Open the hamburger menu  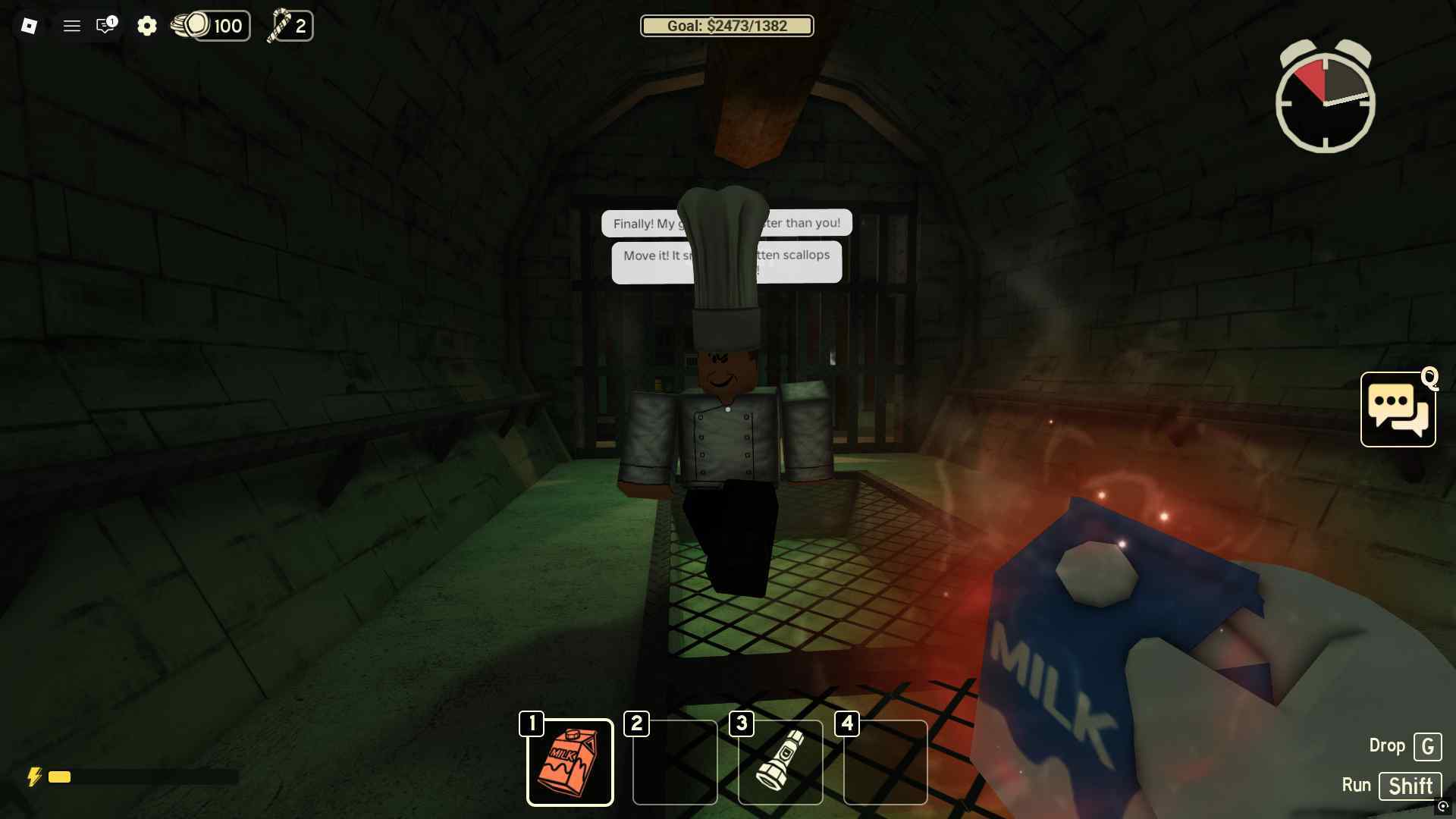pos(72,26)
